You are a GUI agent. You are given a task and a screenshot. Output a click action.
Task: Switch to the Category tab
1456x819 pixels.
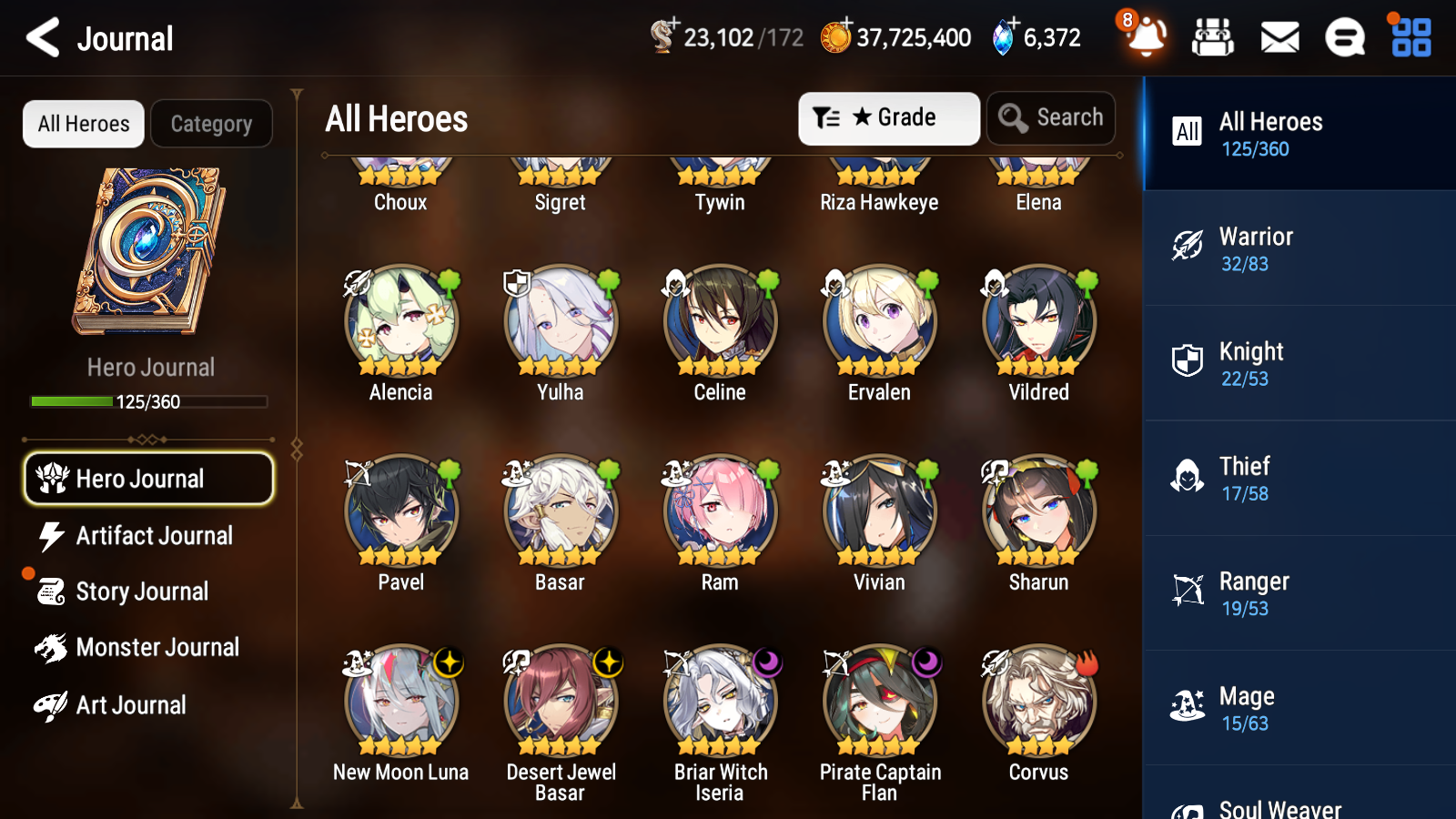211,124
